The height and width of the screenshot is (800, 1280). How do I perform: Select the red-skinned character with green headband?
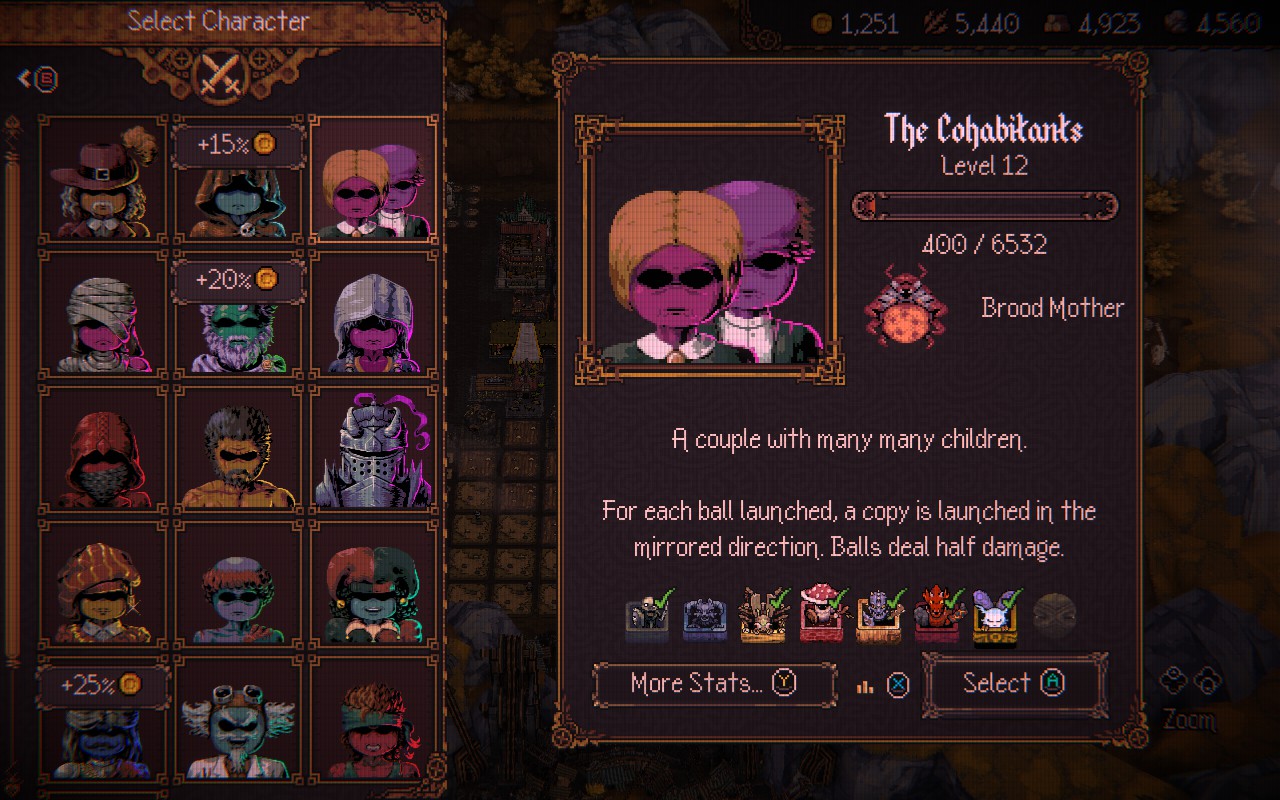tap(374, 718)
